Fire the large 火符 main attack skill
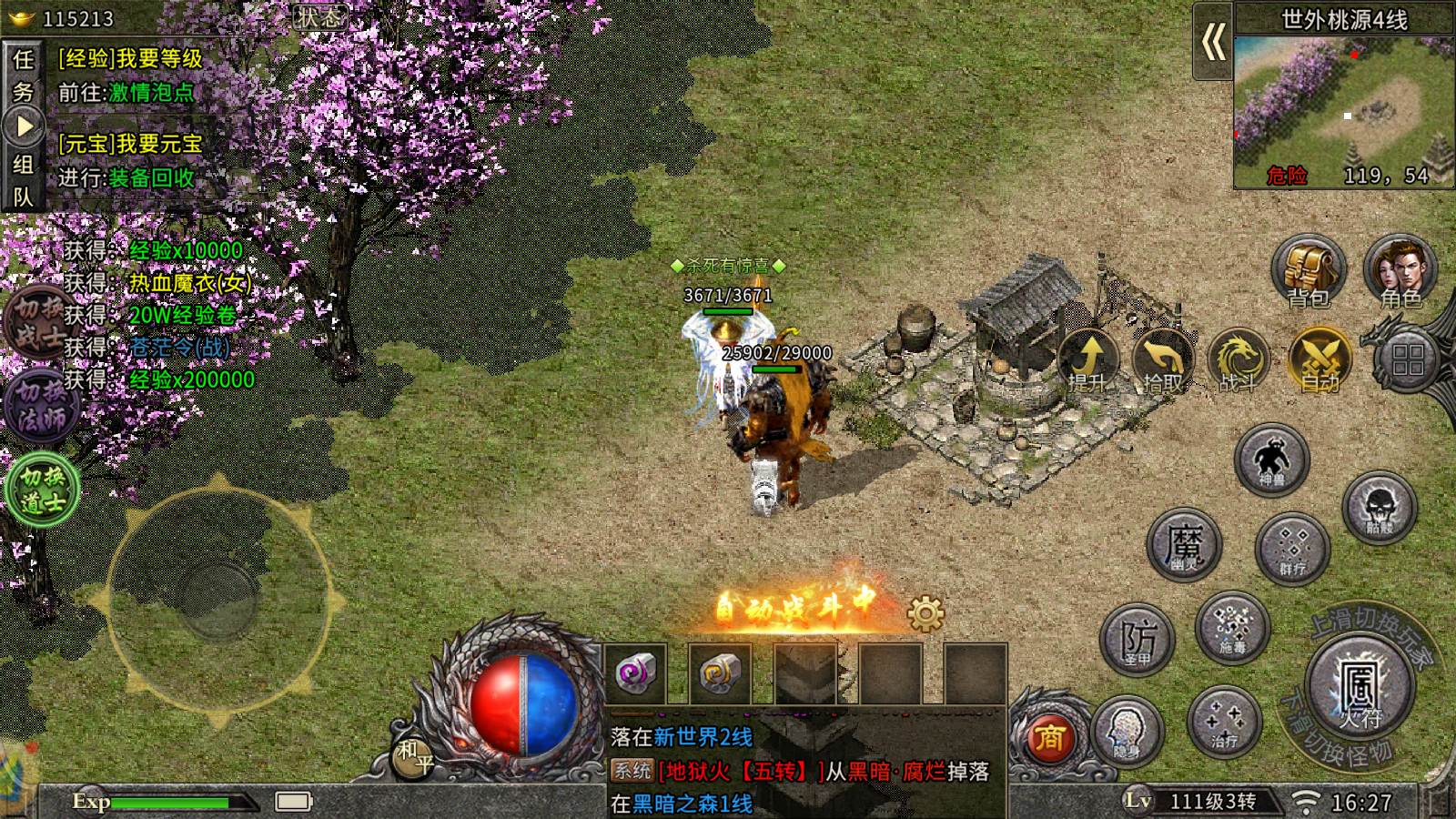The height and width of the screenshot is (819, 1456). (x=1360, y=690)
